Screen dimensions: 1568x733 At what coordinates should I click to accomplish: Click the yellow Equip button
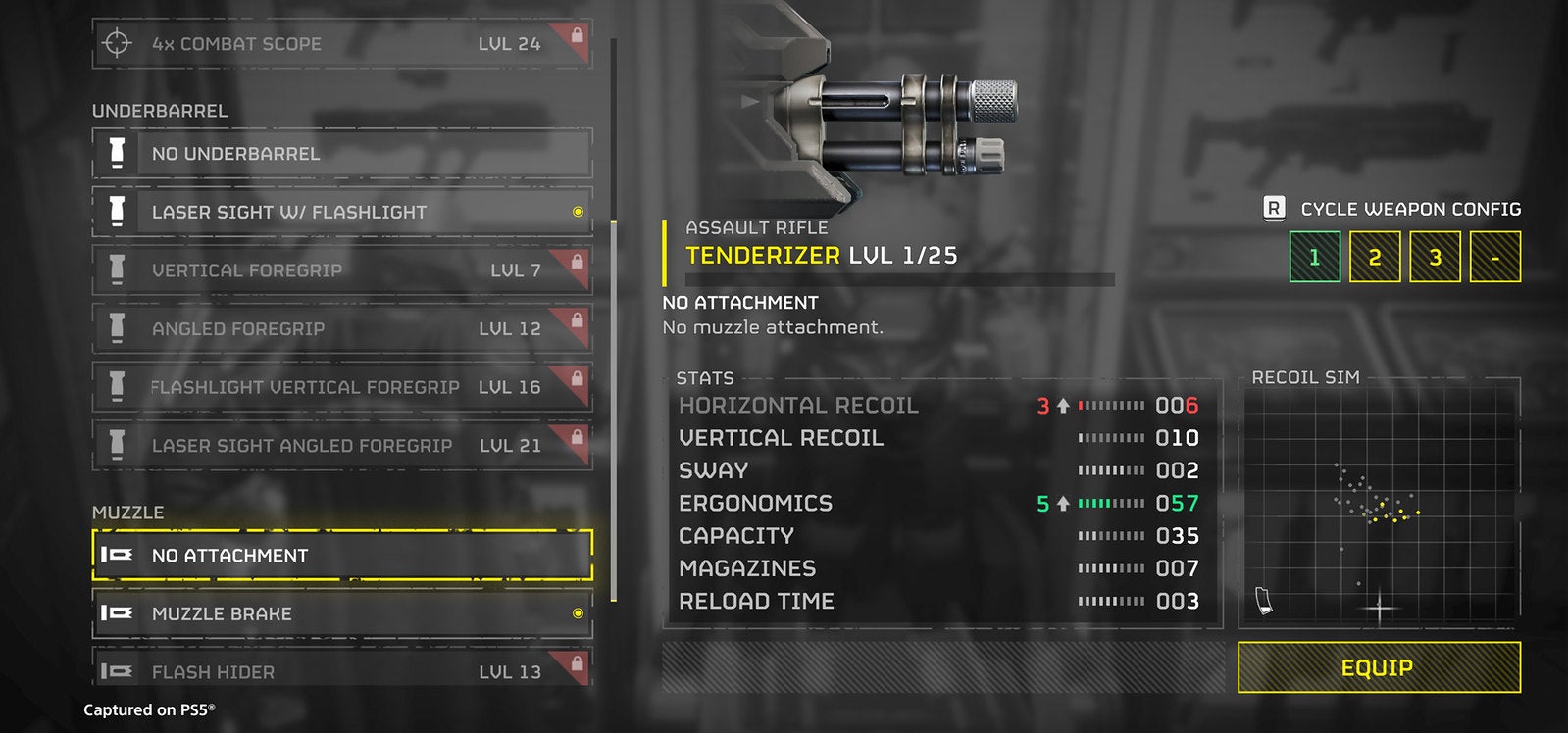click(x=1379, y=668)
